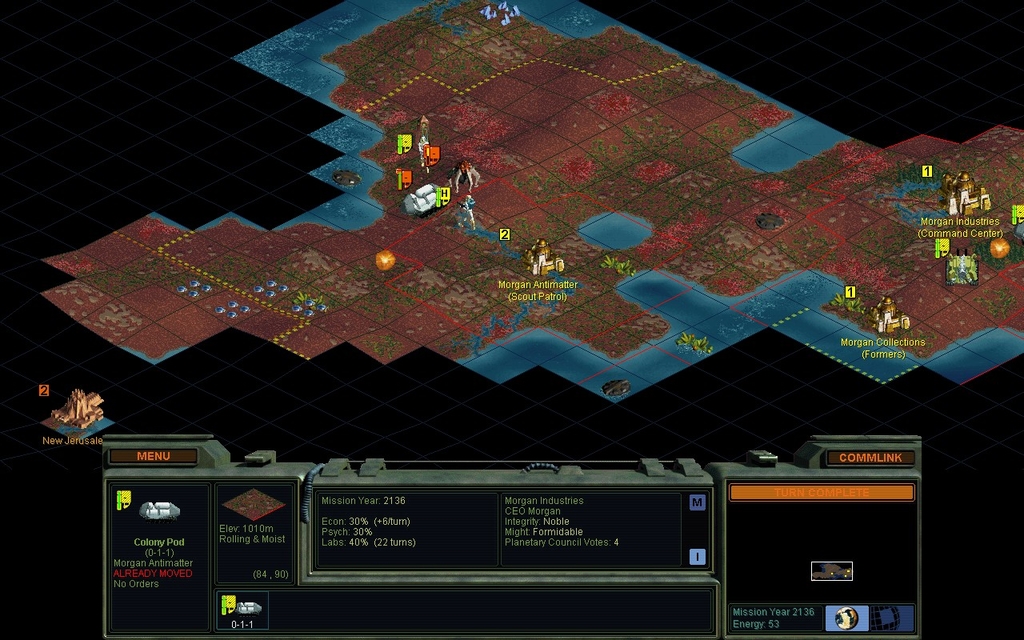Click the M button in info panel
The height and width of the screenshot is (640, 1024).
(x=696, y=503)
